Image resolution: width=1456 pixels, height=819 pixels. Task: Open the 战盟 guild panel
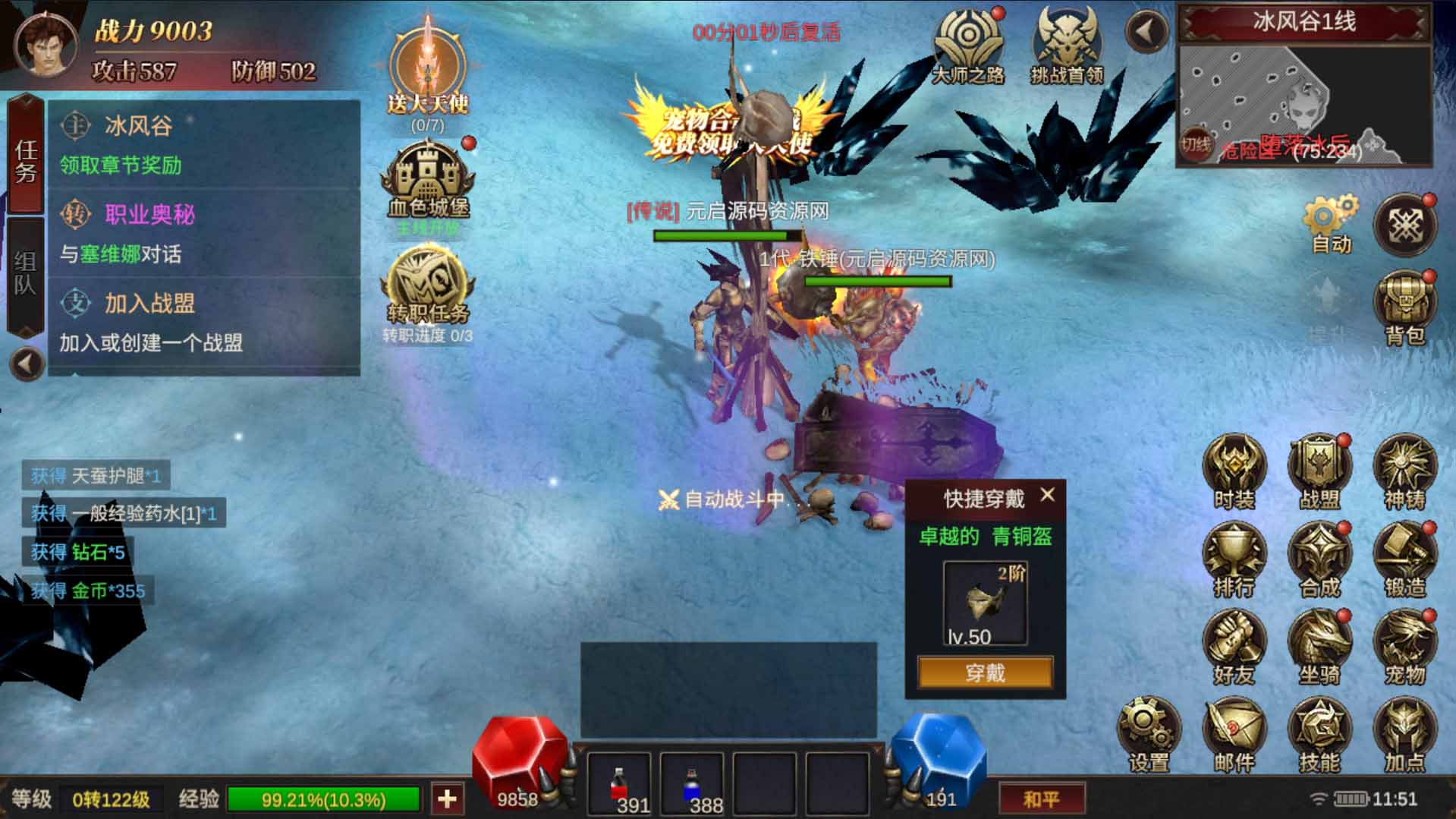tap(1319, 471)
